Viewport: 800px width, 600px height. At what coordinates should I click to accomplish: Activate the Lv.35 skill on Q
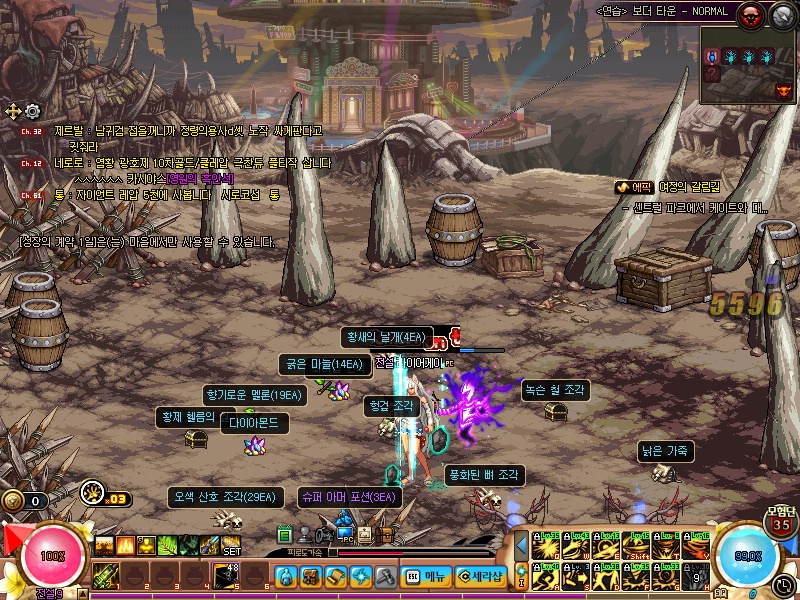547,546
